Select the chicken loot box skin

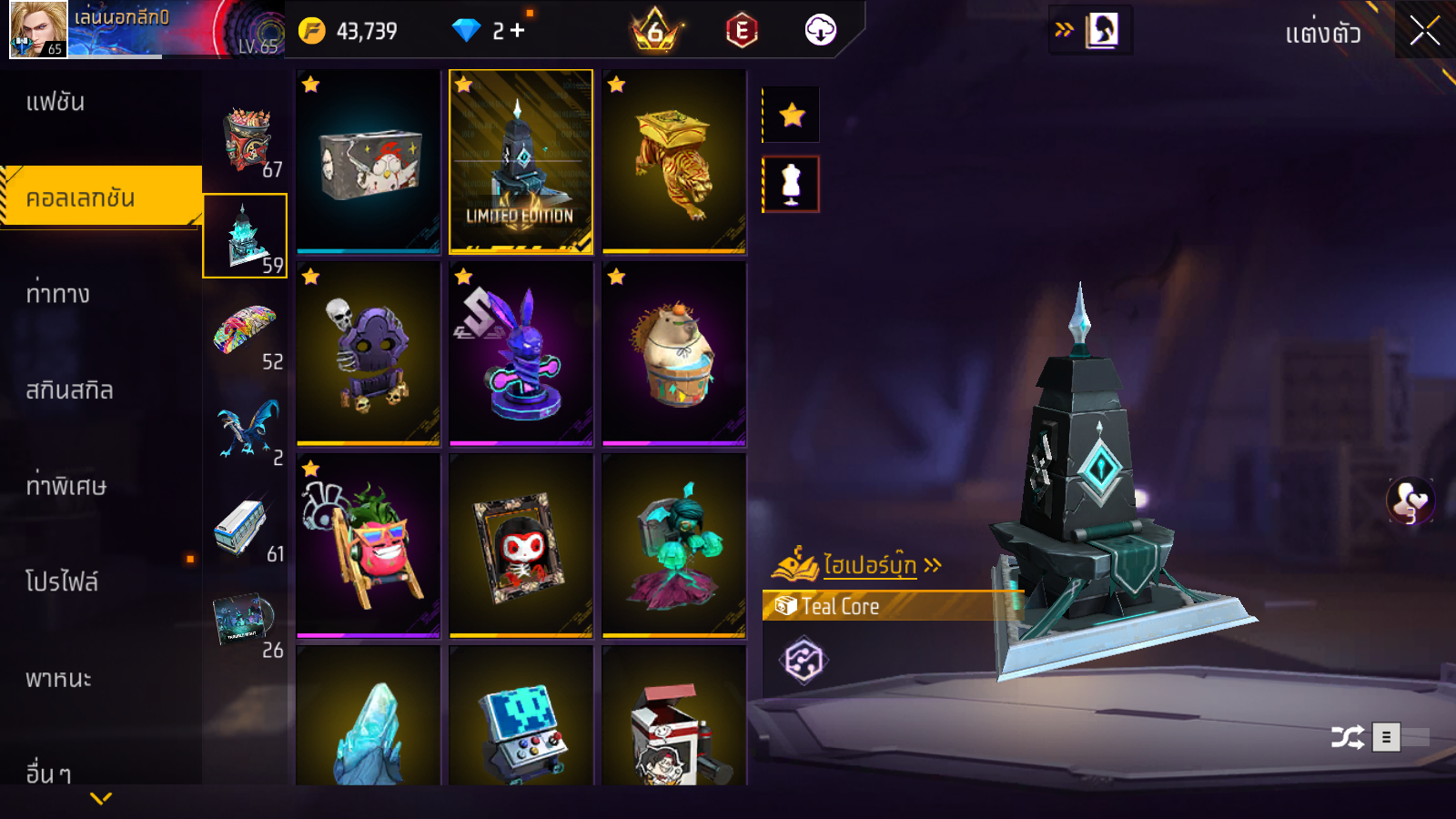tap(369, 161)
